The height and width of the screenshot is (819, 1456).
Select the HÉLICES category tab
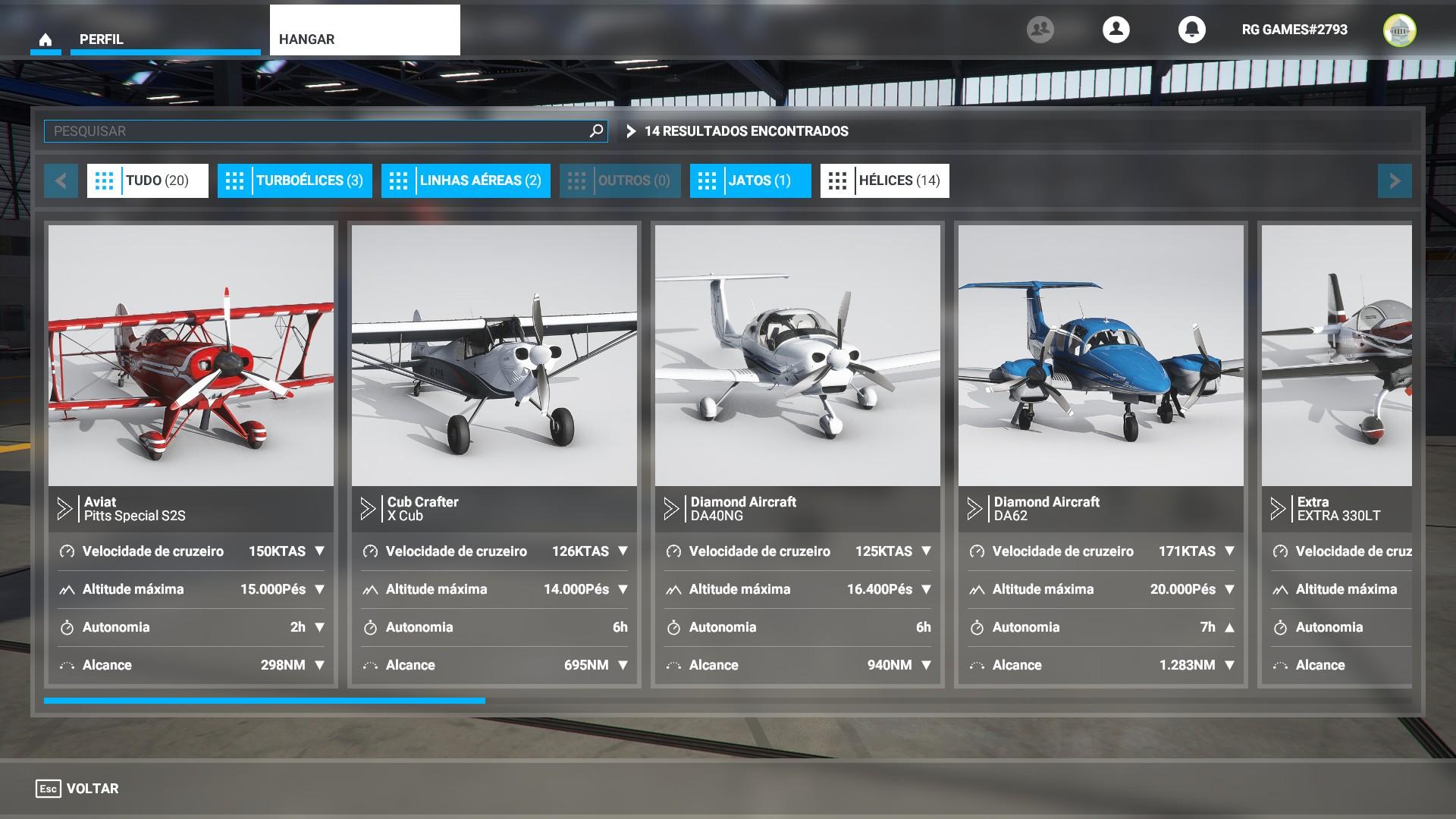click(x=884, y=180)
